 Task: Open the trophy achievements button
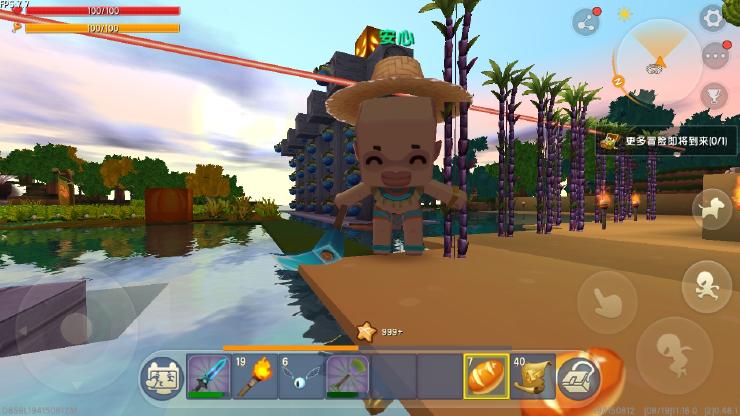click(x=714, y=95)
